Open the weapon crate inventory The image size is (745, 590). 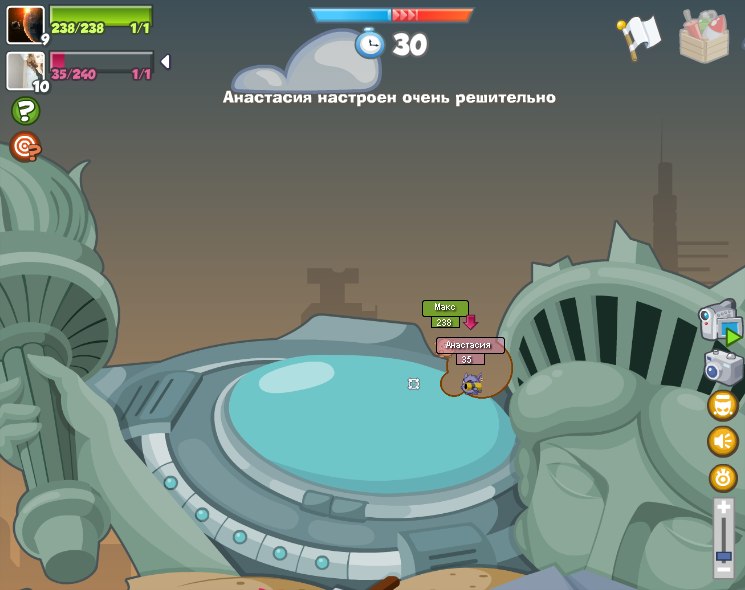point(704,37)
